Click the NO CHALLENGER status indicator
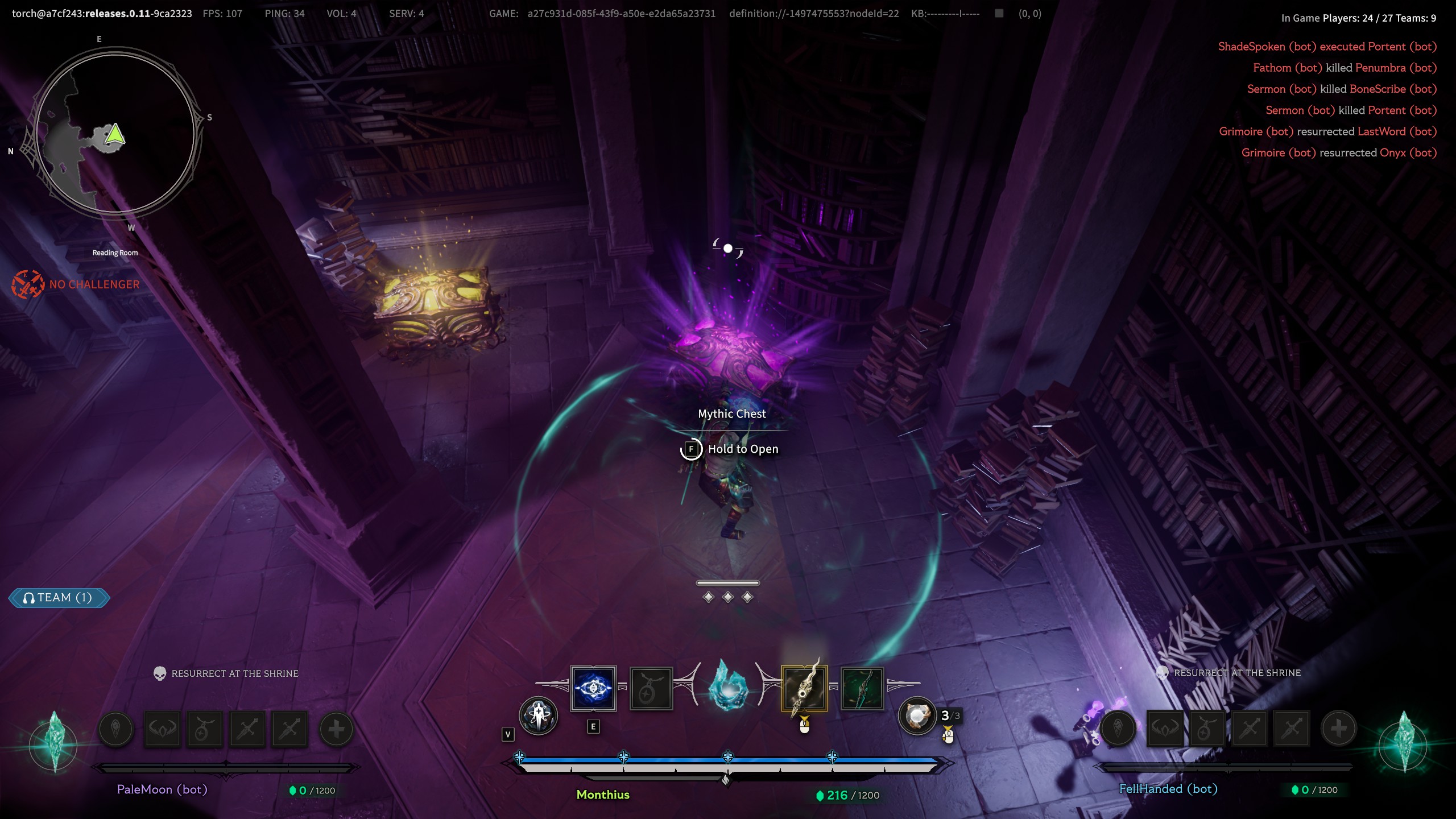1456x819 pixels. [76, 284]
